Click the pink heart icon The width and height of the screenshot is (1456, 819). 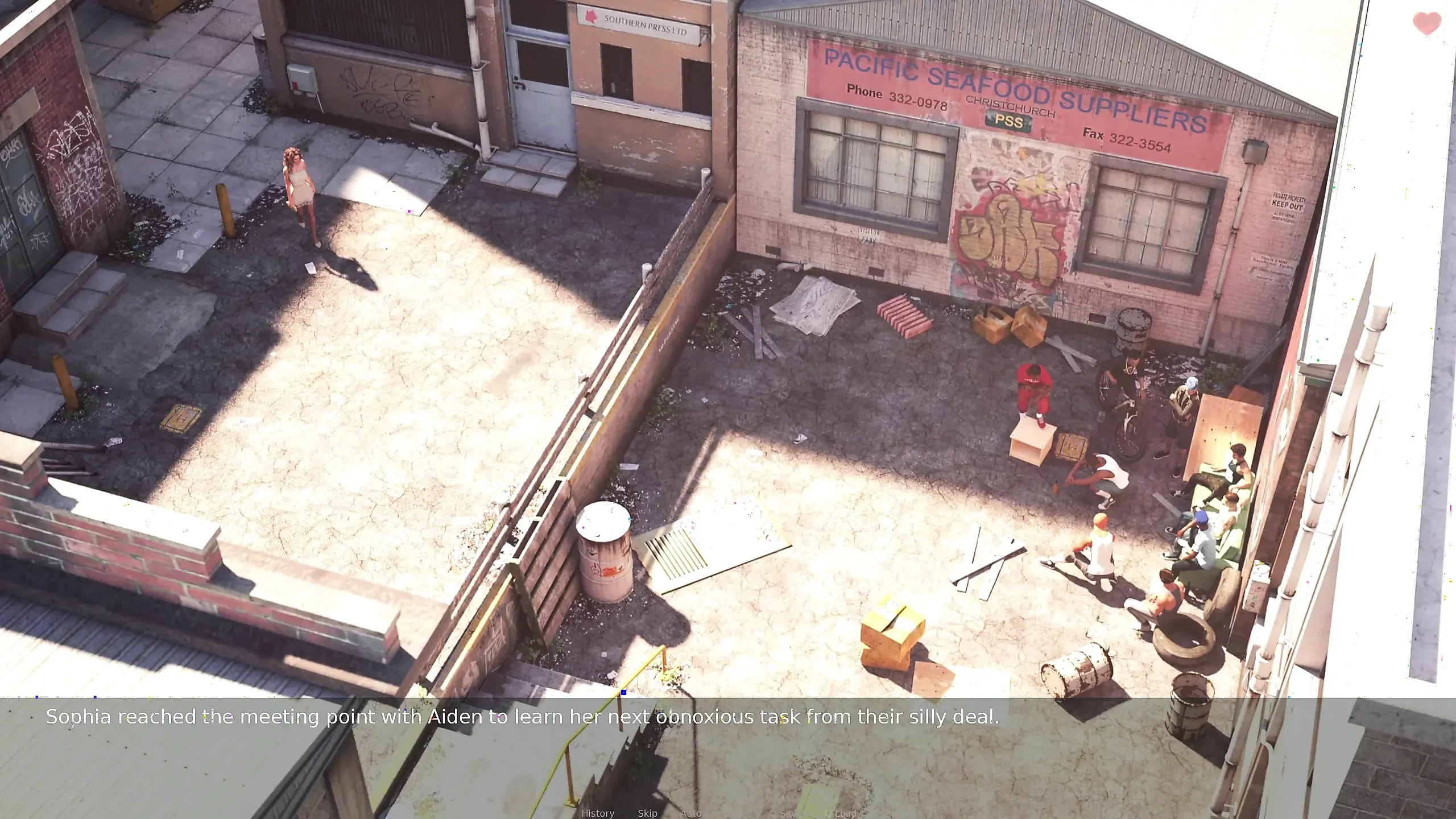[x=1426, y=24]
